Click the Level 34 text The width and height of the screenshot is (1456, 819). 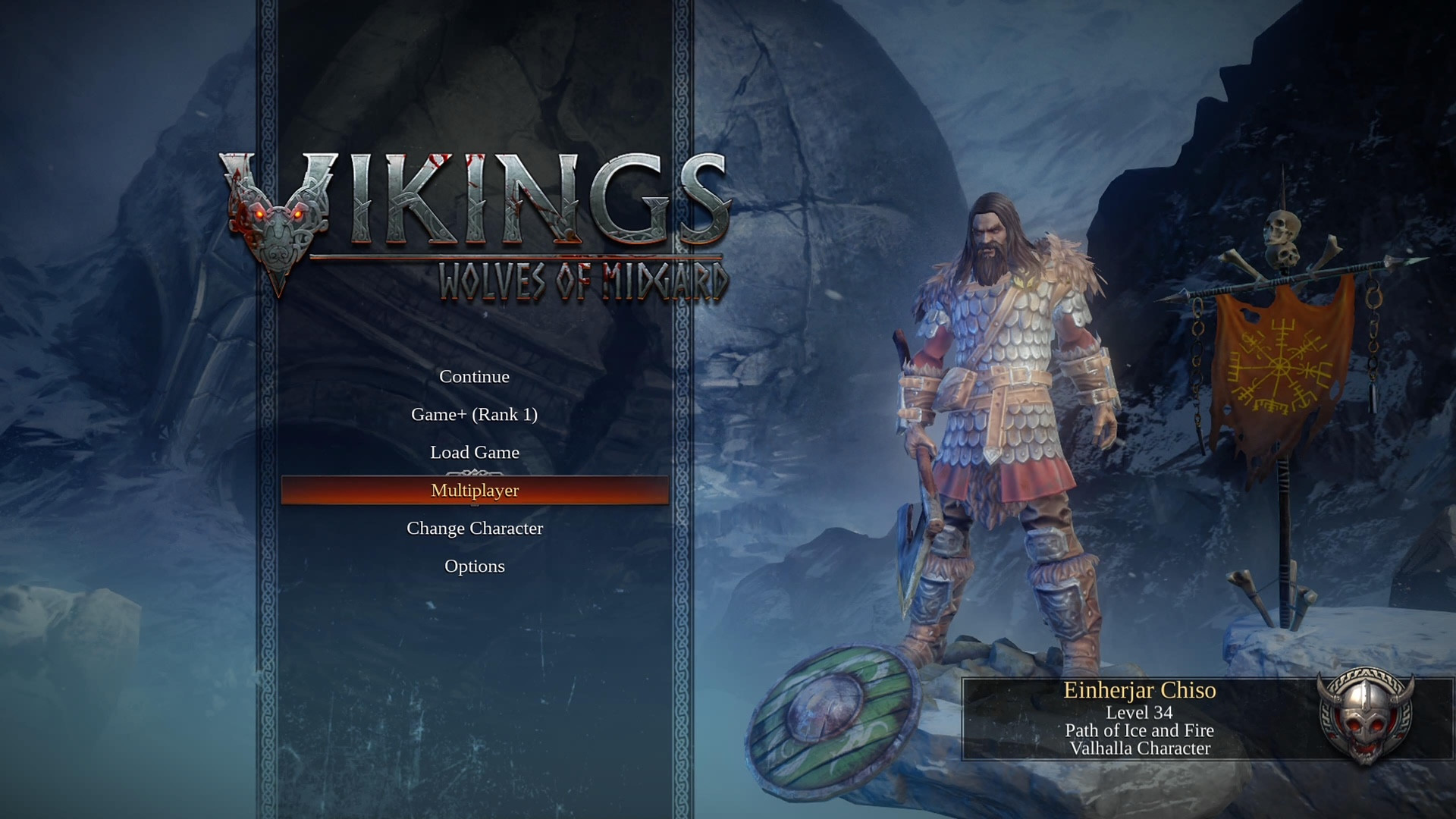click(1140, 713)
